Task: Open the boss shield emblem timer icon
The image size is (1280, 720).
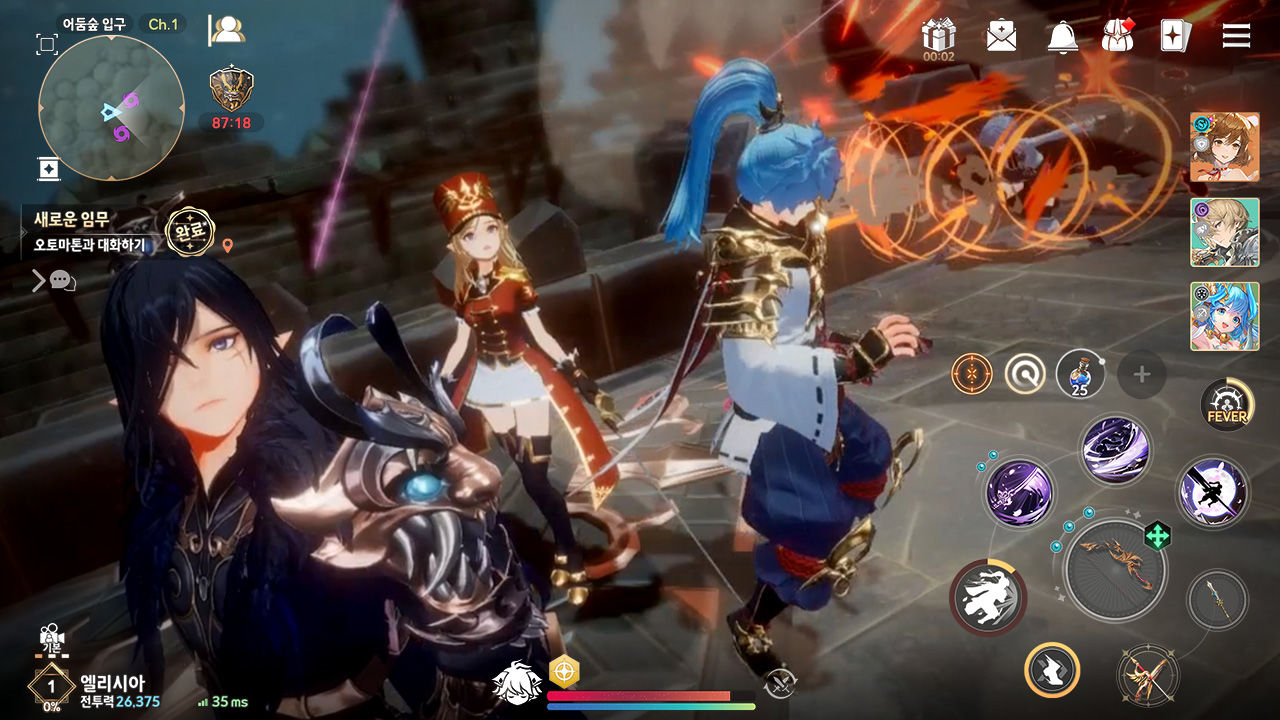Action: (x=231, y=89)
